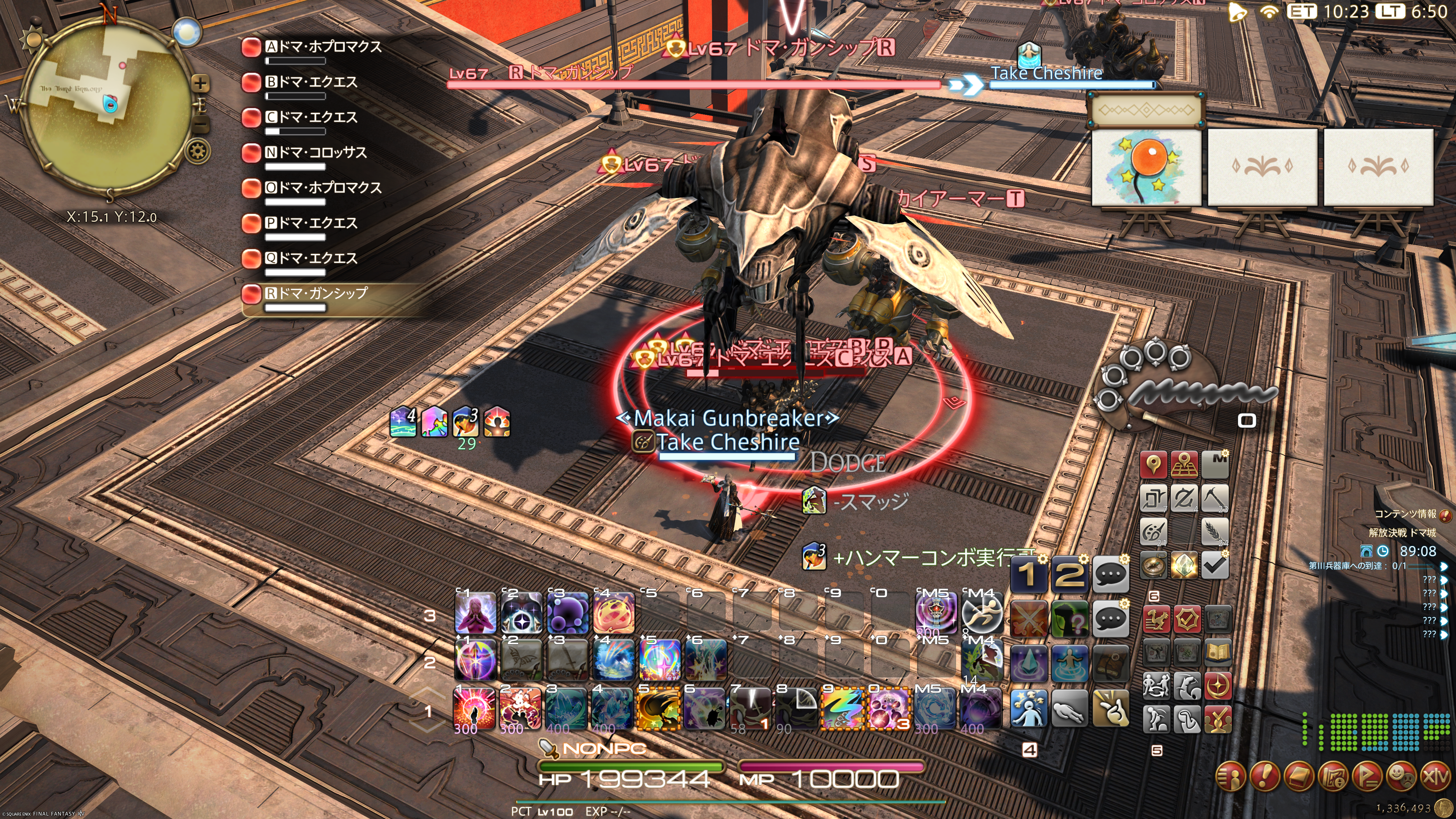
Task: Open the minimap
Action: (x=107, y=105)
